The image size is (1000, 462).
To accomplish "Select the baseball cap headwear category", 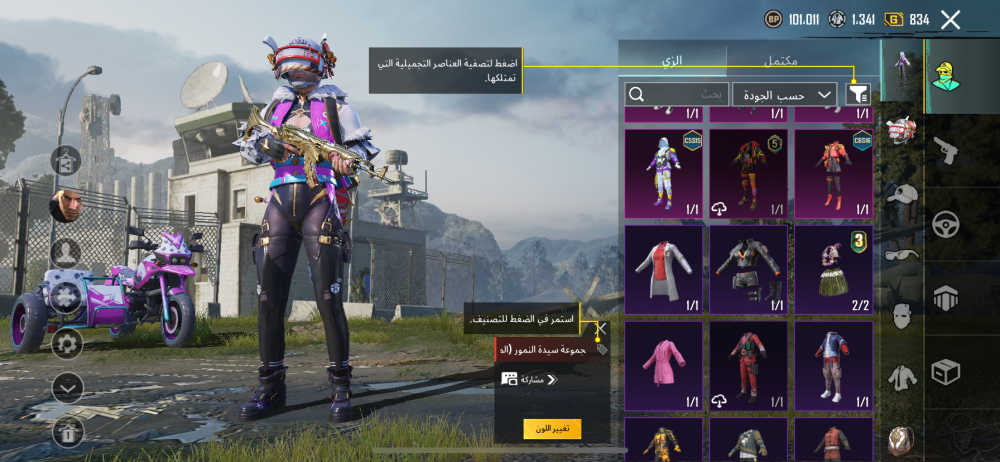I will tap(902, 195).
